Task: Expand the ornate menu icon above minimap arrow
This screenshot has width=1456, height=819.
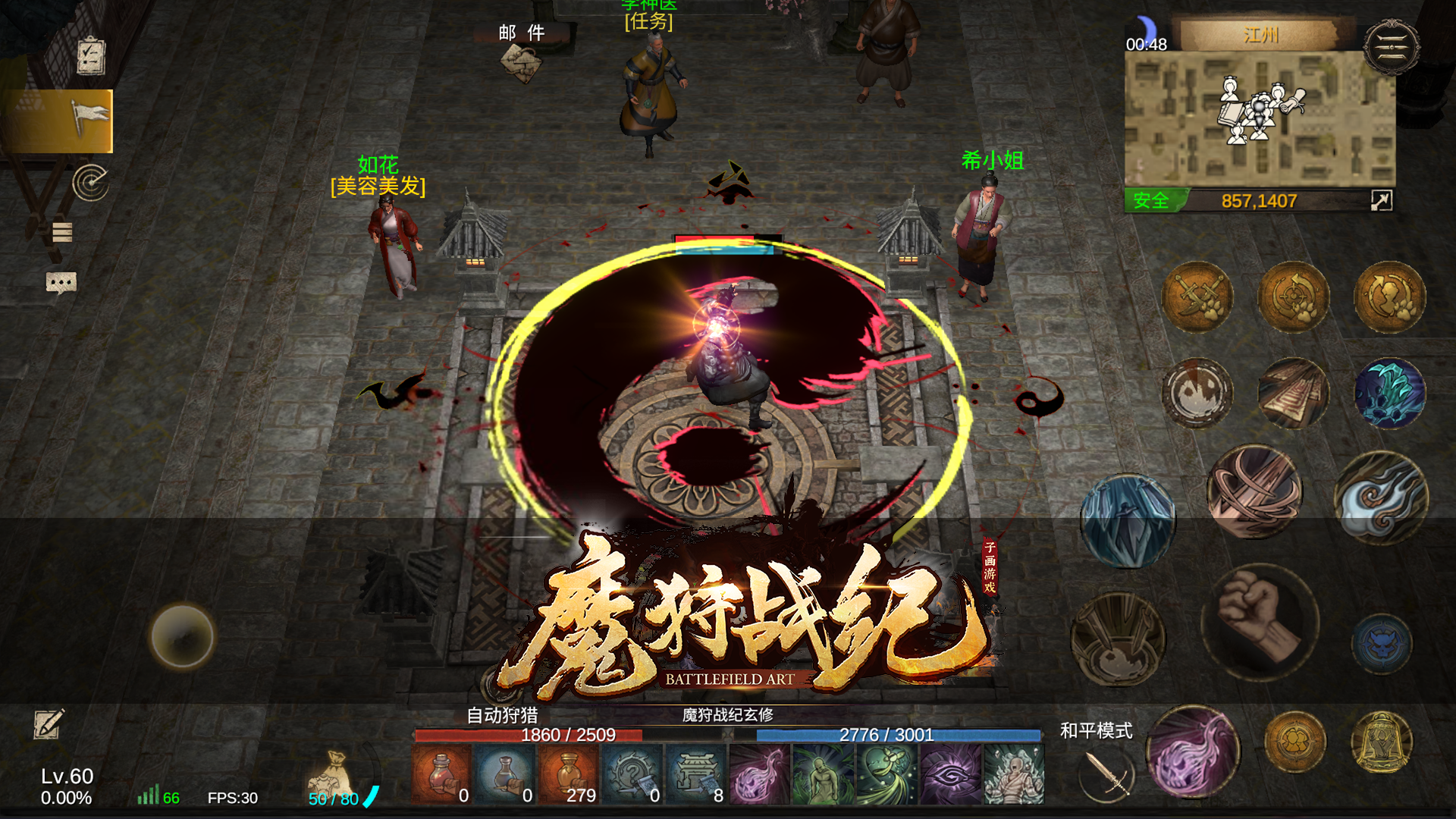Action: coord(1392,45)
